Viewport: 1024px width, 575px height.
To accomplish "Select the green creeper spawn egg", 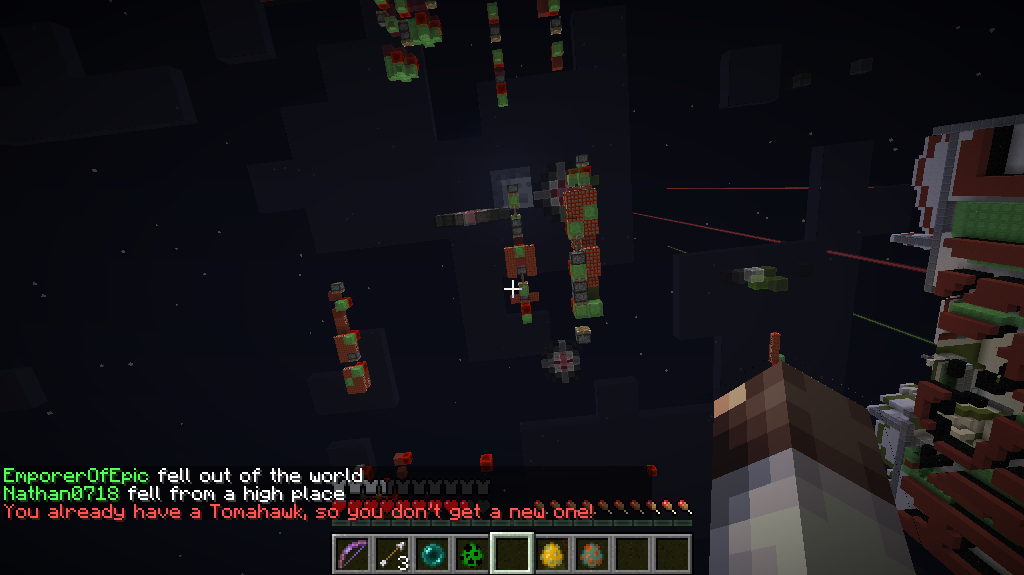I will [471, 553].
